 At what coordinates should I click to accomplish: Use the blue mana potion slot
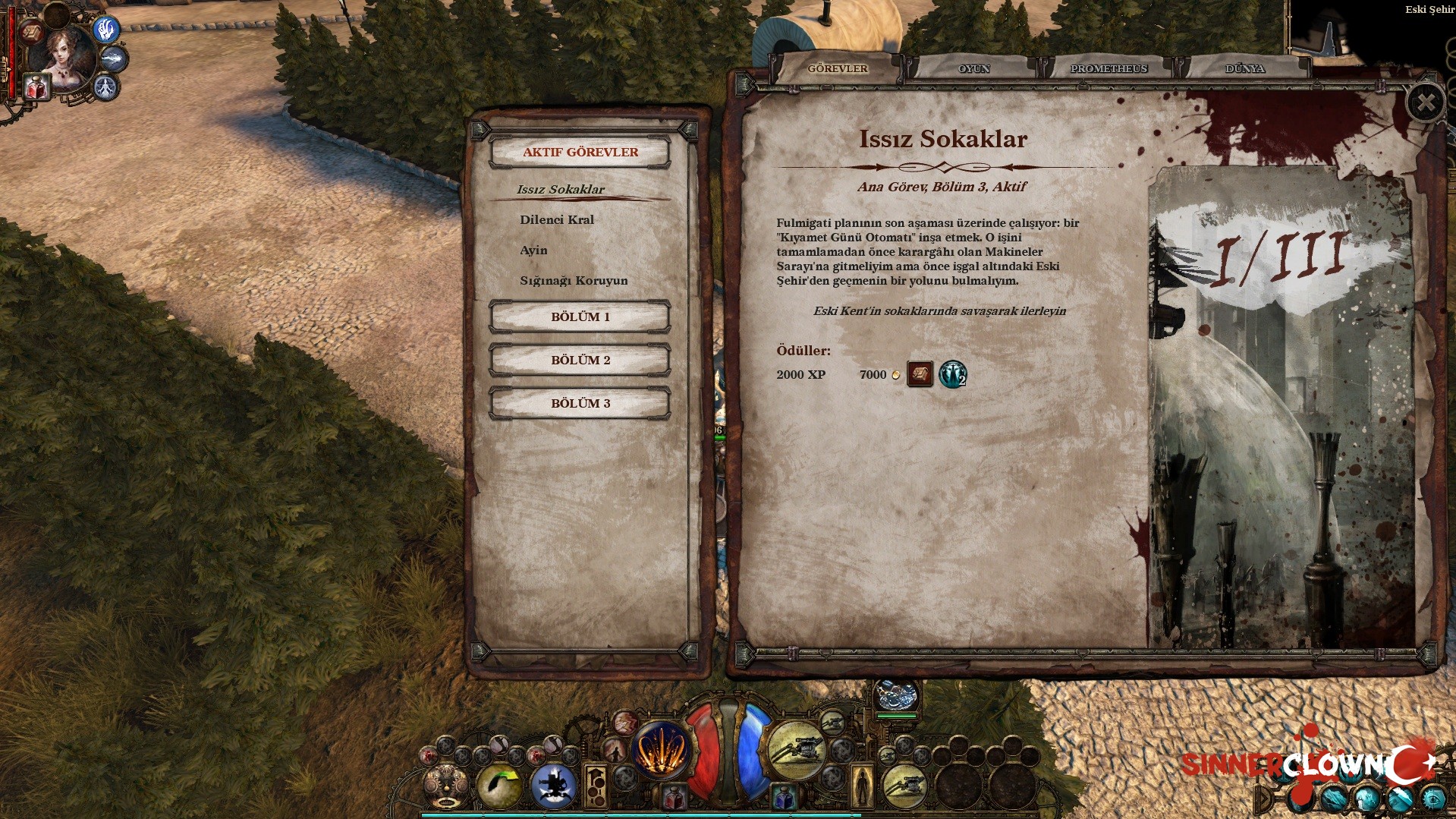[x=785, y=798]
